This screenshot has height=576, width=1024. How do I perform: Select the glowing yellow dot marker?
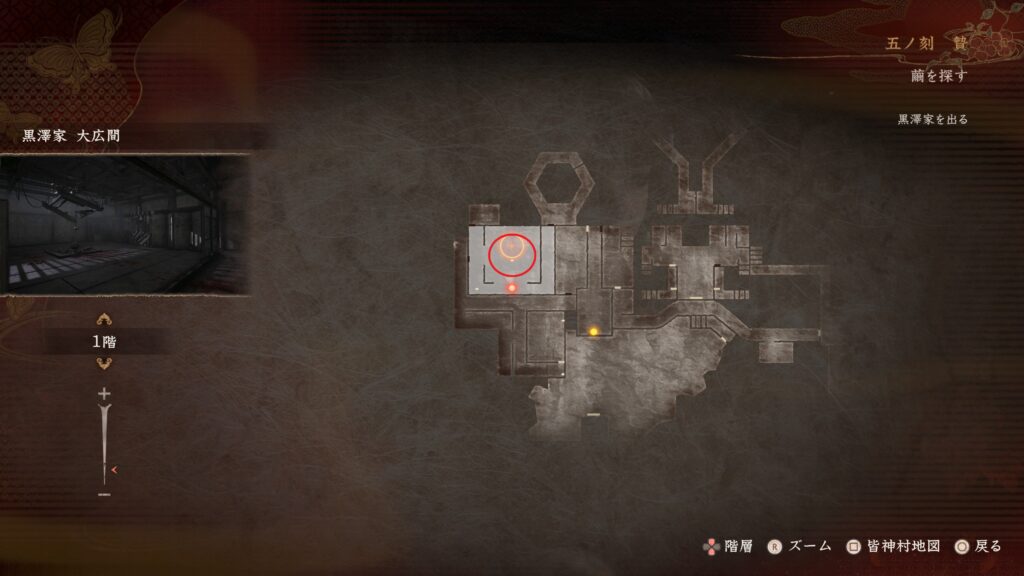[x=593, y=331]
